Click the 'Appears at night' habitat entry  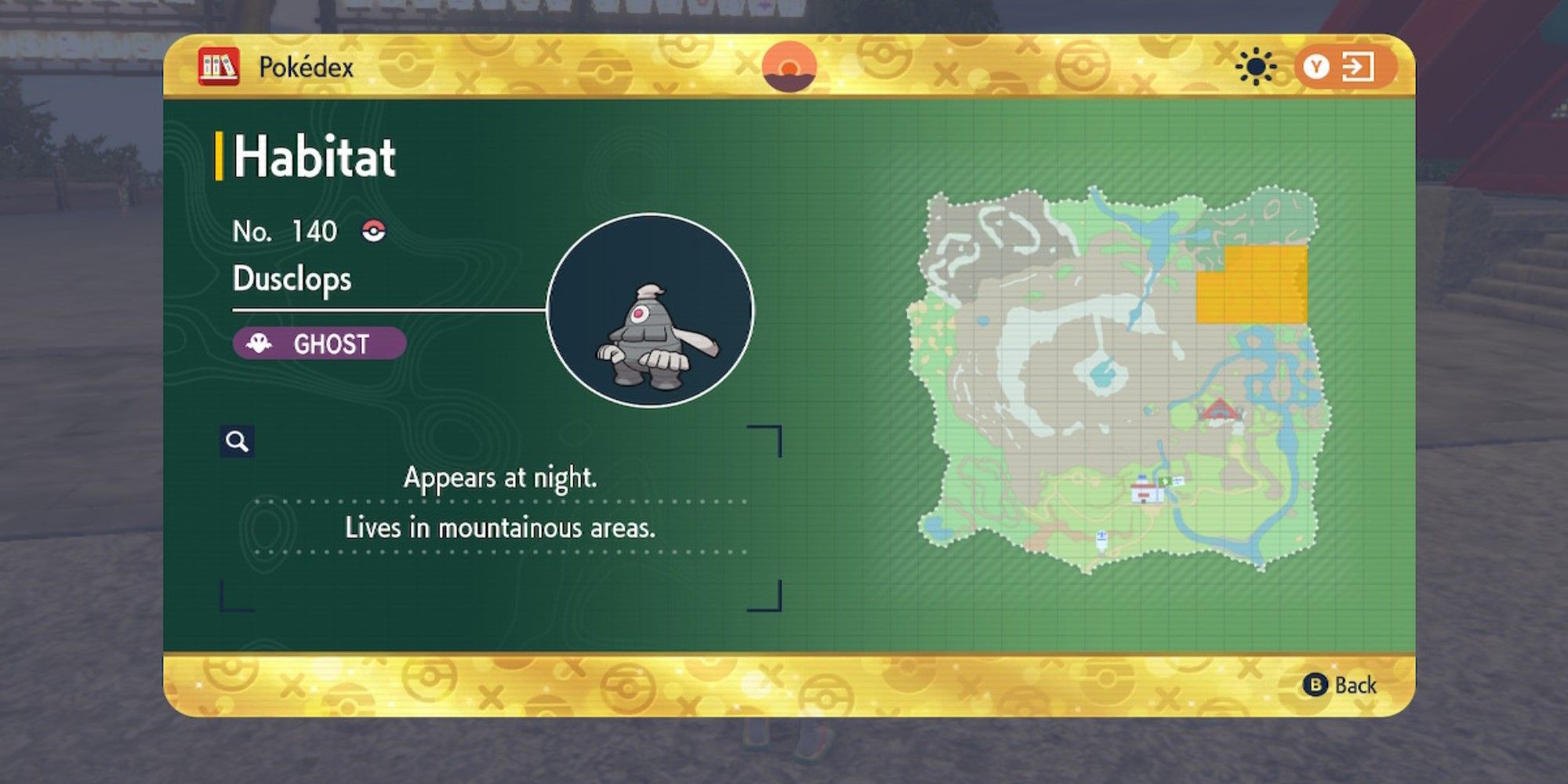pyautogui.click(x=500, y=478)
